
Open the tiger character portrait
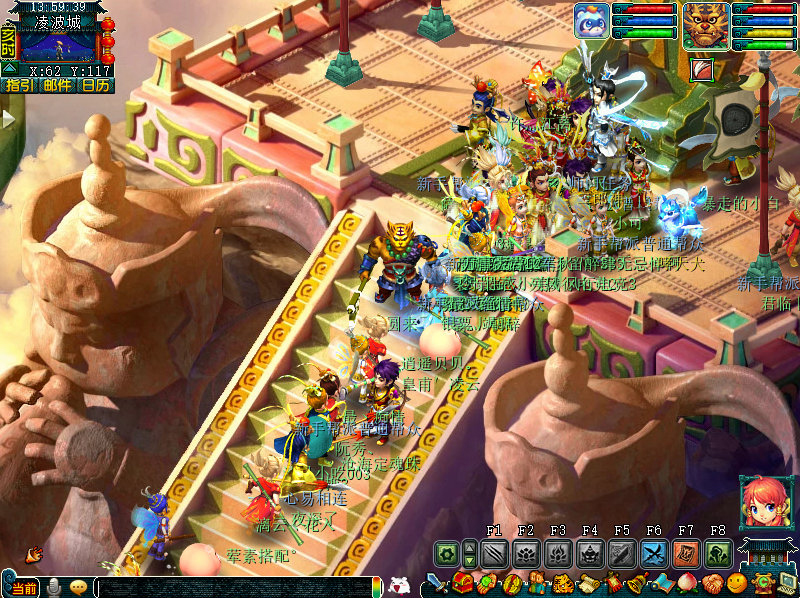705,23
